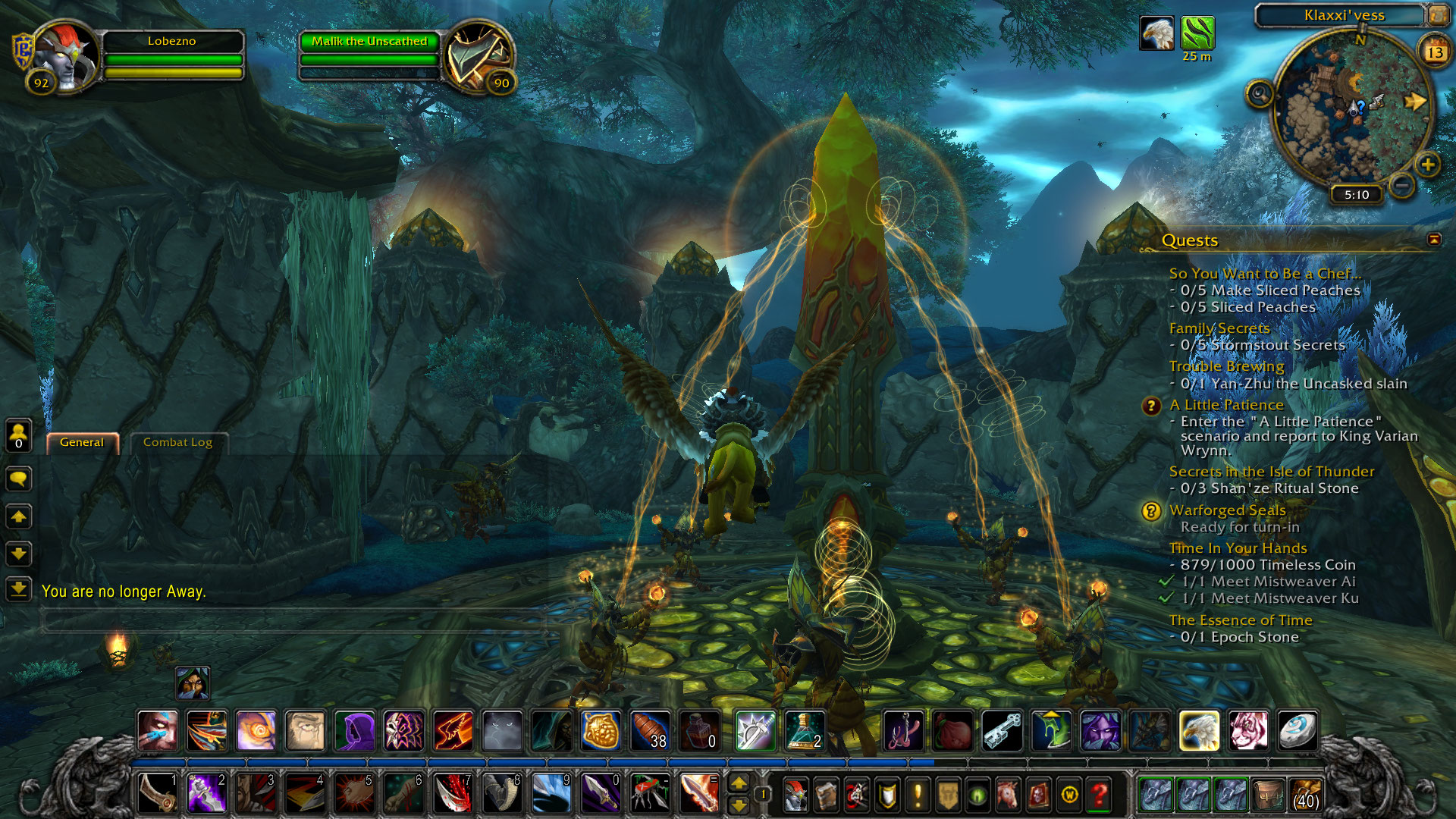Use the item with 38 stacks
Image resolution: width=1456 pixels, height=819 pixels.
click(x=650, y=731)
